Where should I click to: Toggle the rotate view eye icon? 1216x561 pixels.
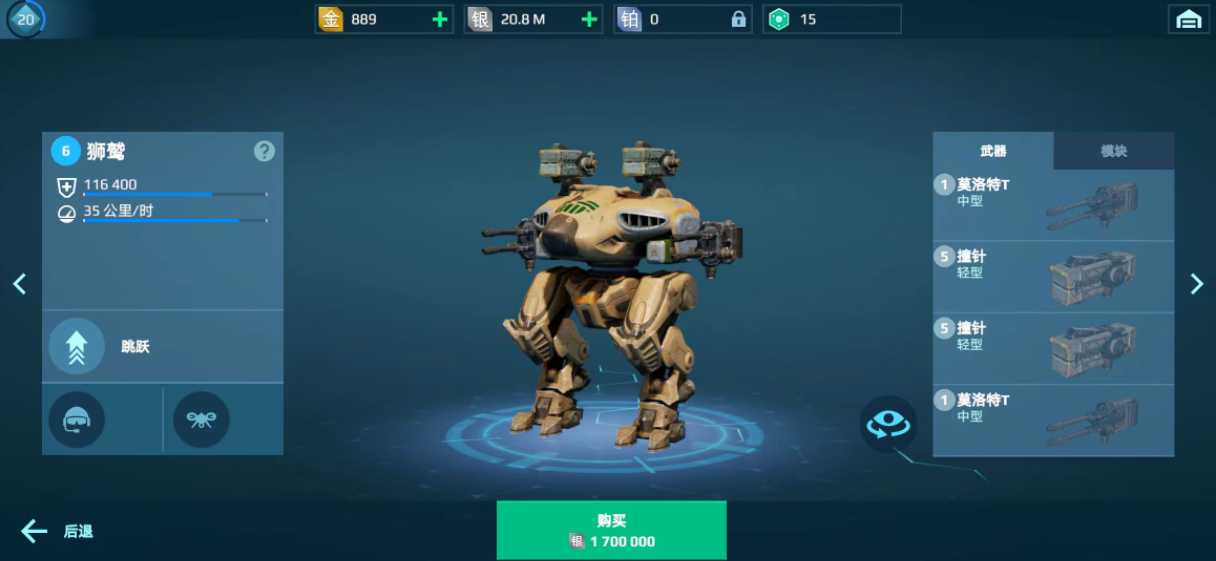[x=888, y=424]
